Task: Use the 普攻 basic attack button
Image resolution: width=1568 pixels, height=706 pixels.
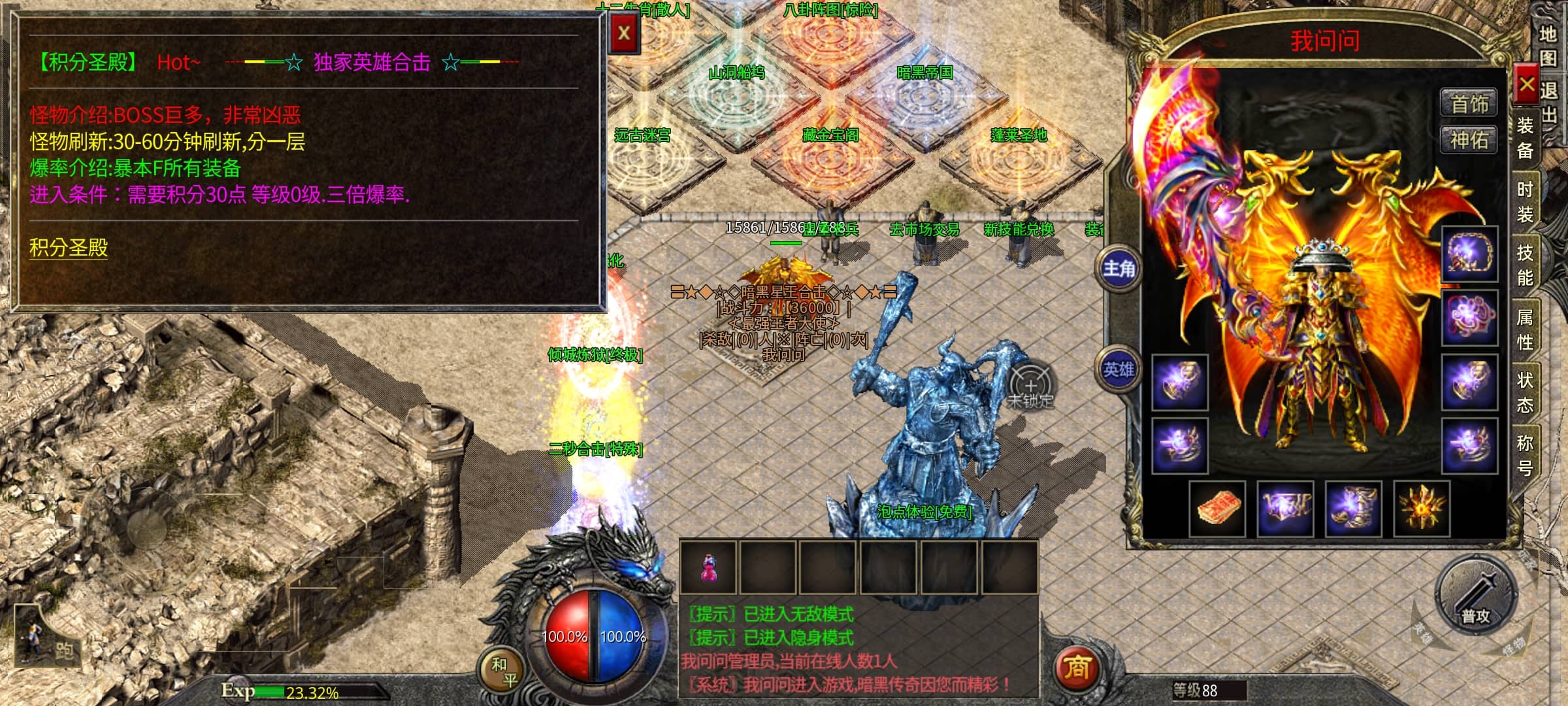Action: [x=1475, y=596]
